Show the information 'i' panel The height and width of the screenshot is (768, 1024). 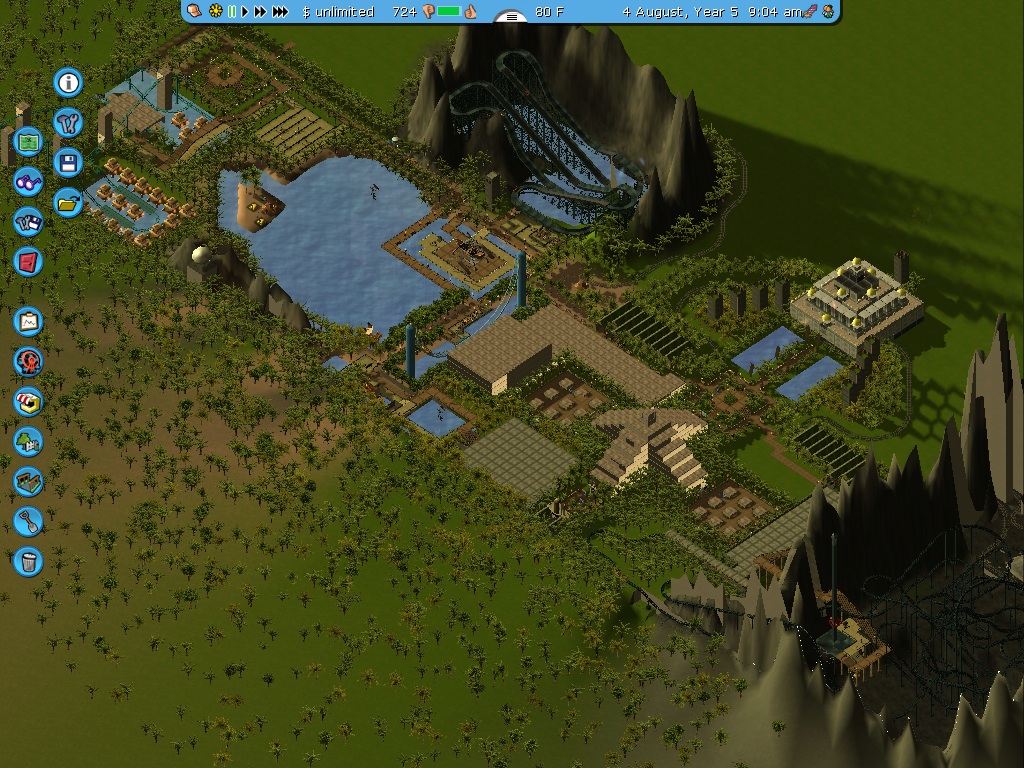click(68, 82)
